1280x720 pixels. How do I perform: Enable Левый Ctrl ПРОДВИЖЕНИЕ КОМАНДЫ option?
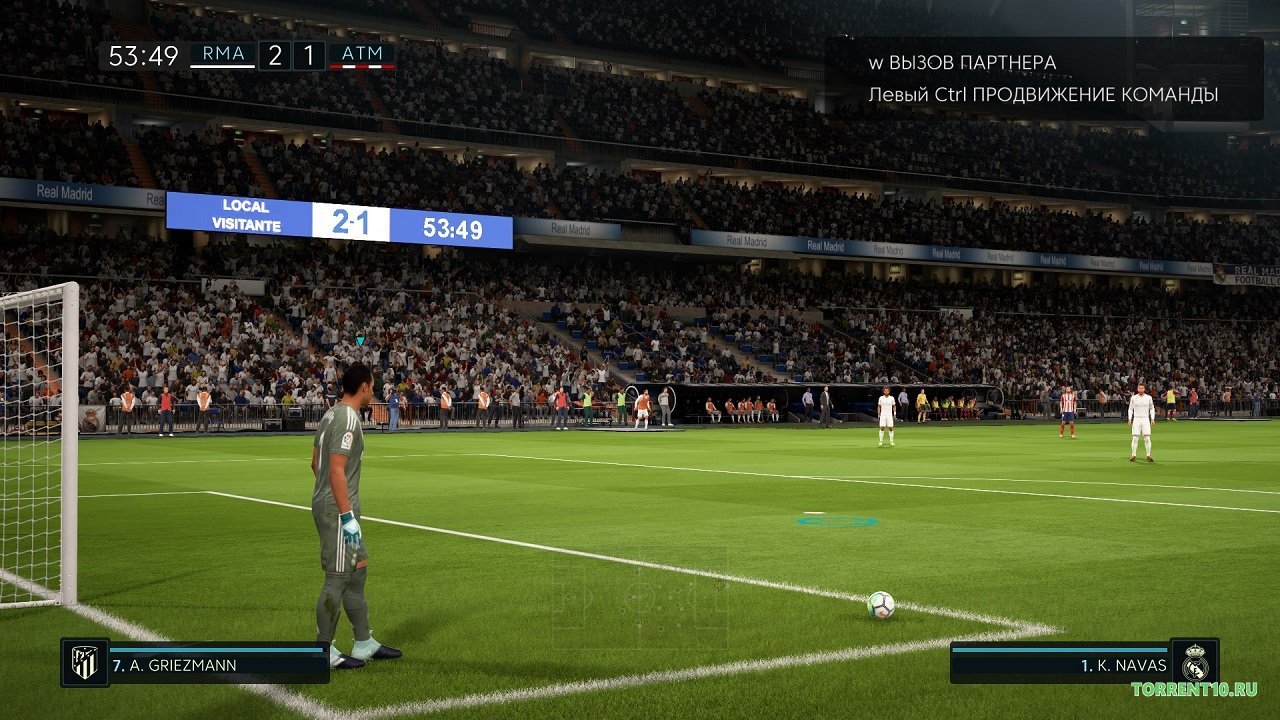point(1043,95)
